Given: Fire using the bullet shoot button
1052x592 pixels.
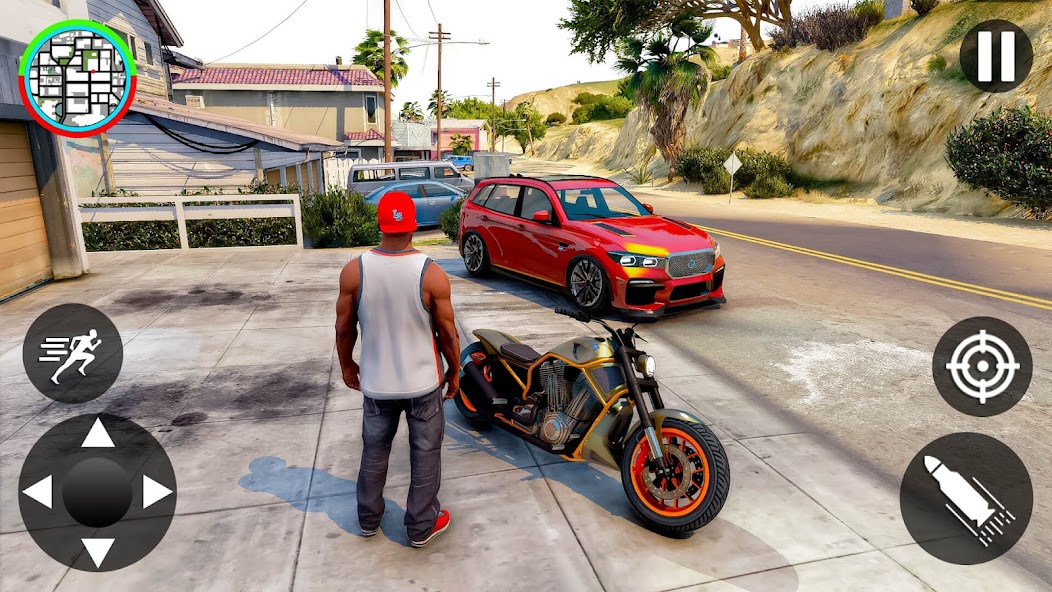Looking at the screenshot, I should pyautogui.click(x=966, y=498).
